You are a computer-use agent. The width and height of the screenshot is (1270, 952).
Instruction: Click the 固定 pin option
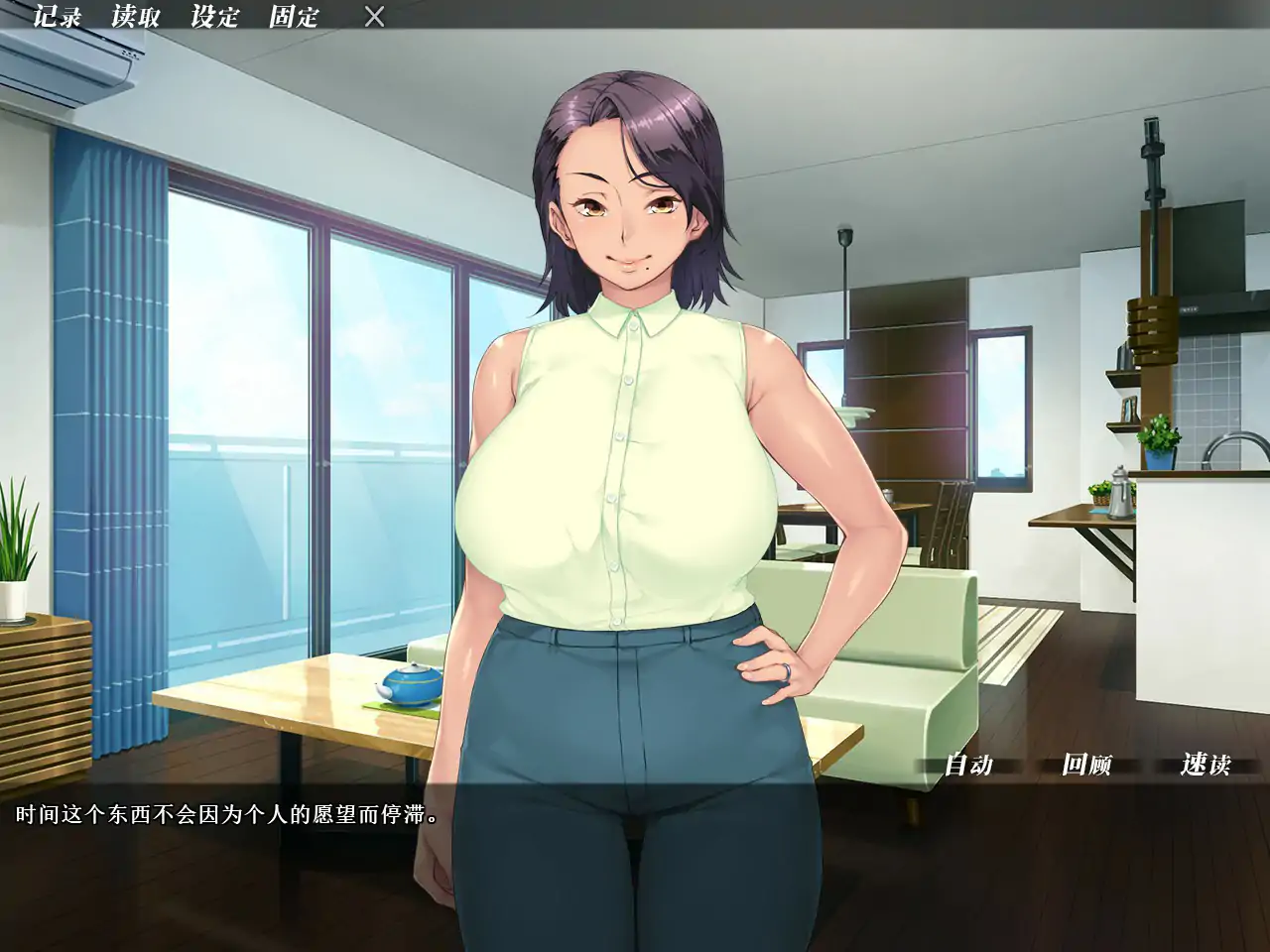(x=292, y=17)
